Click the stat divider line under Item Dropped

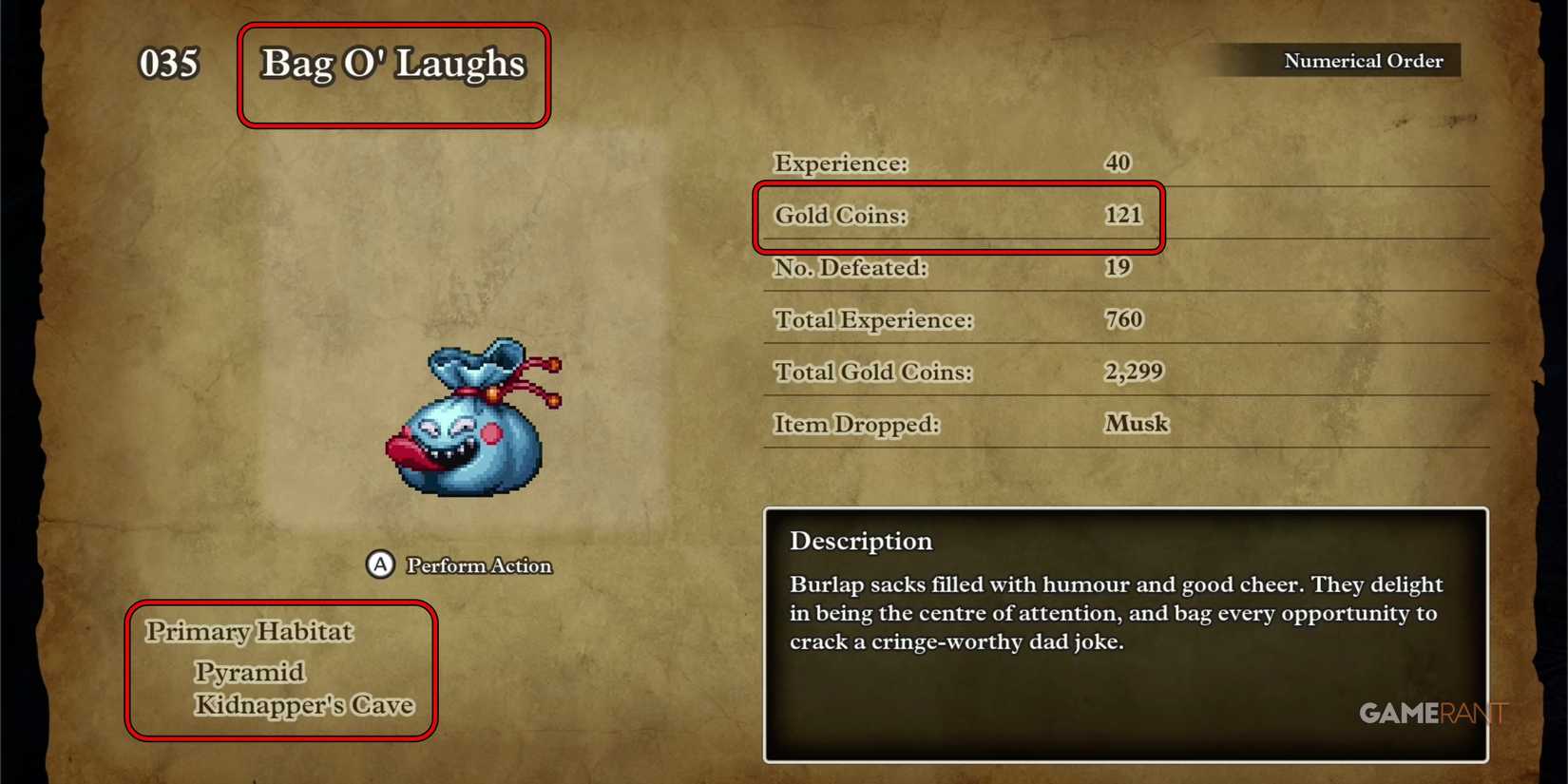[1131, 445]
